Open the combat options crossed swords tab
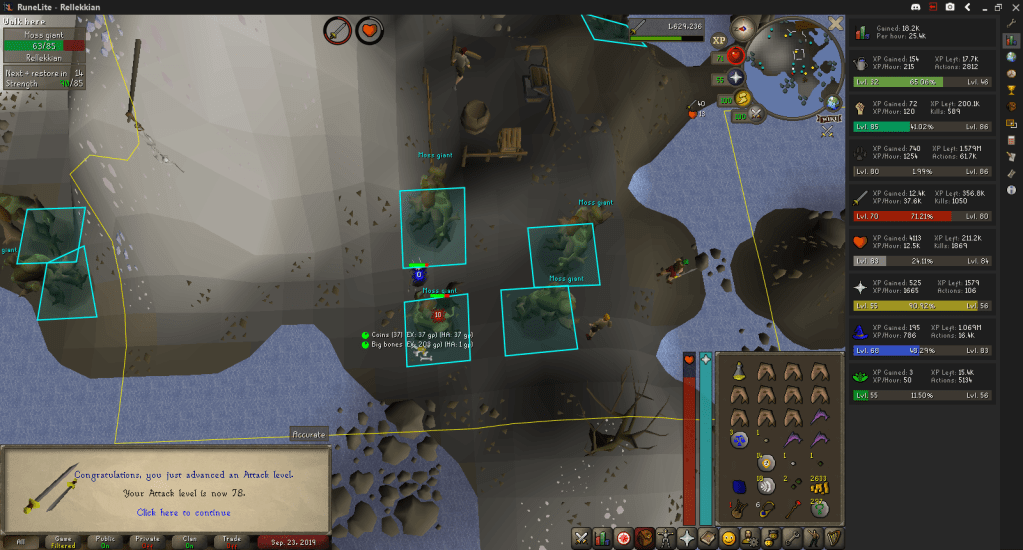This screenshot has height=550, width=1023. tap(582, 538)
